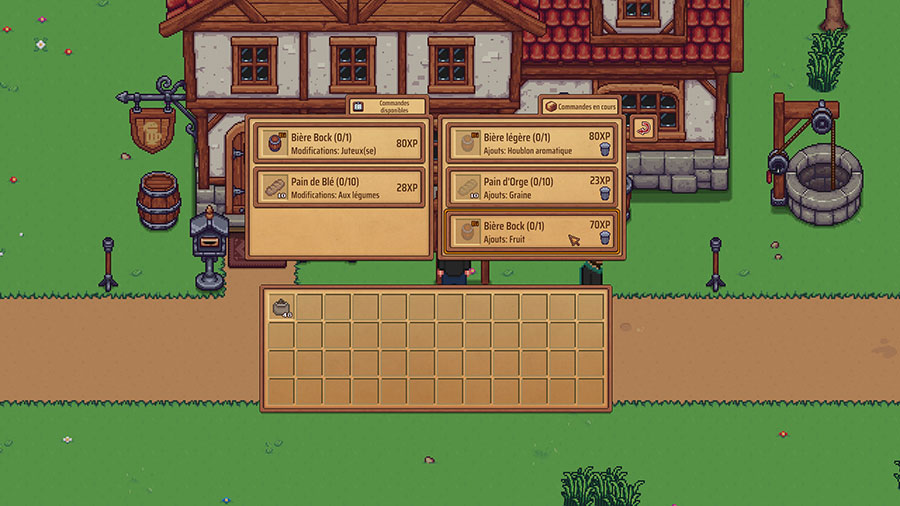900x506 pixels.
Task: Trash the Pain d'Orge order
Action: (x=604, y=194)
